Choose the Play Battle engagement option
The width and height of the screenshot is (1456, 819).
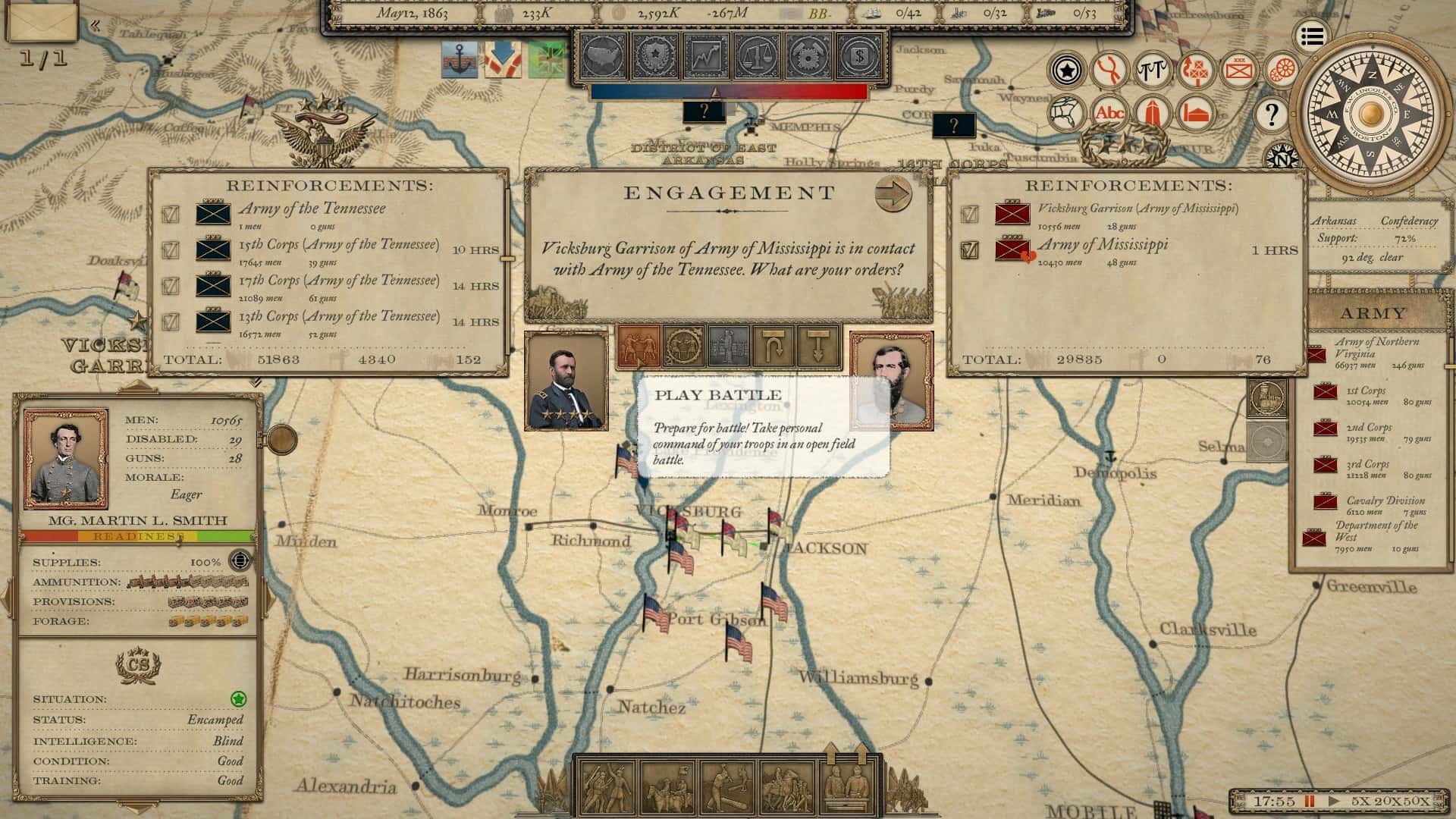click(639, 347)
